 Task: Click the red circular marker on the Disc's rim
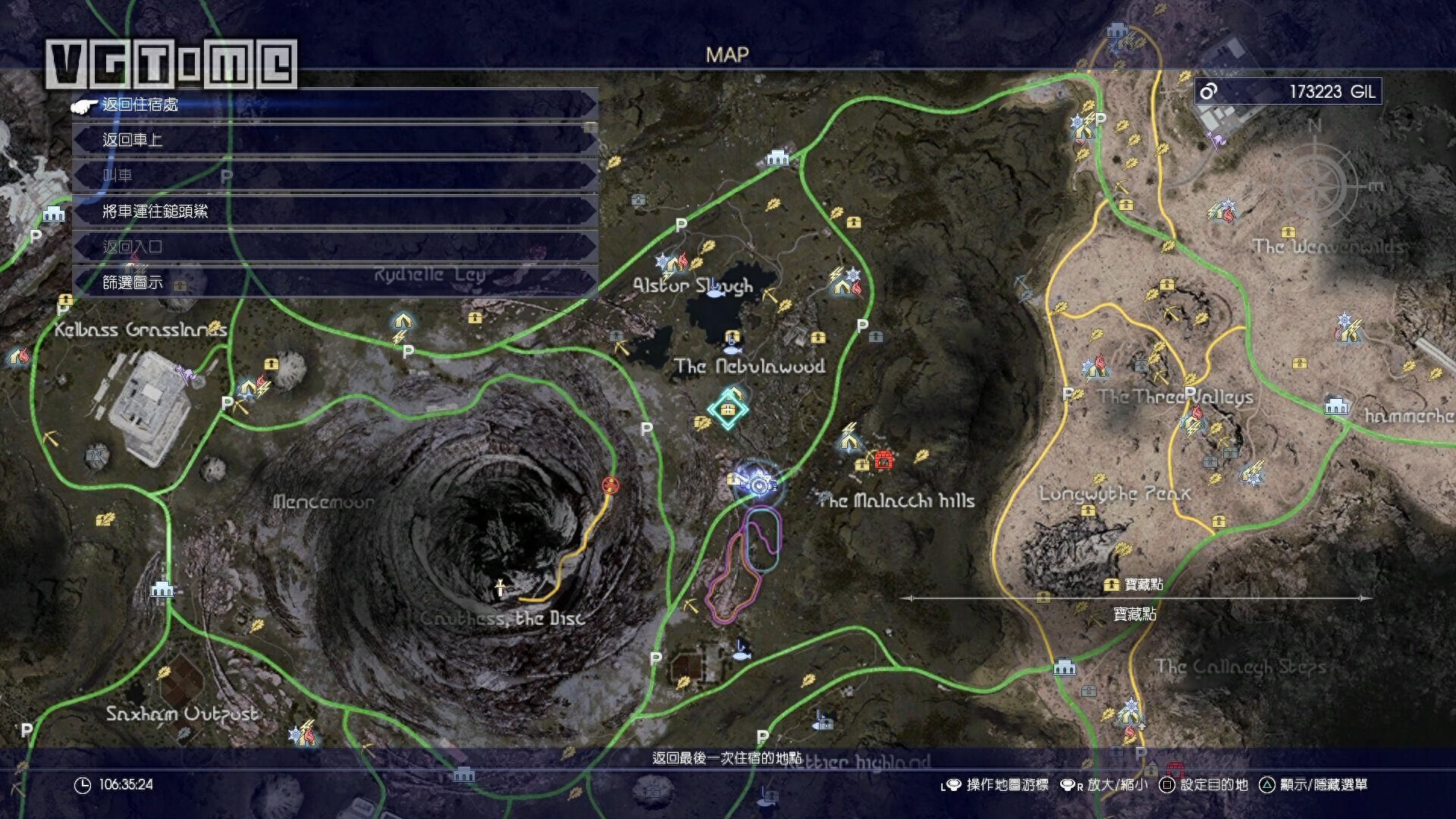(x=609, y=485)
